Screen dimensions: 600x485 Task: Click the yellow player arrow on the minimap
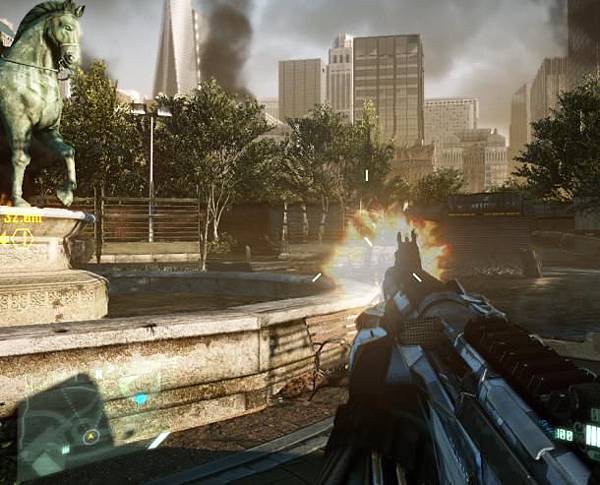pyautogui.click(x=91, y=435)
